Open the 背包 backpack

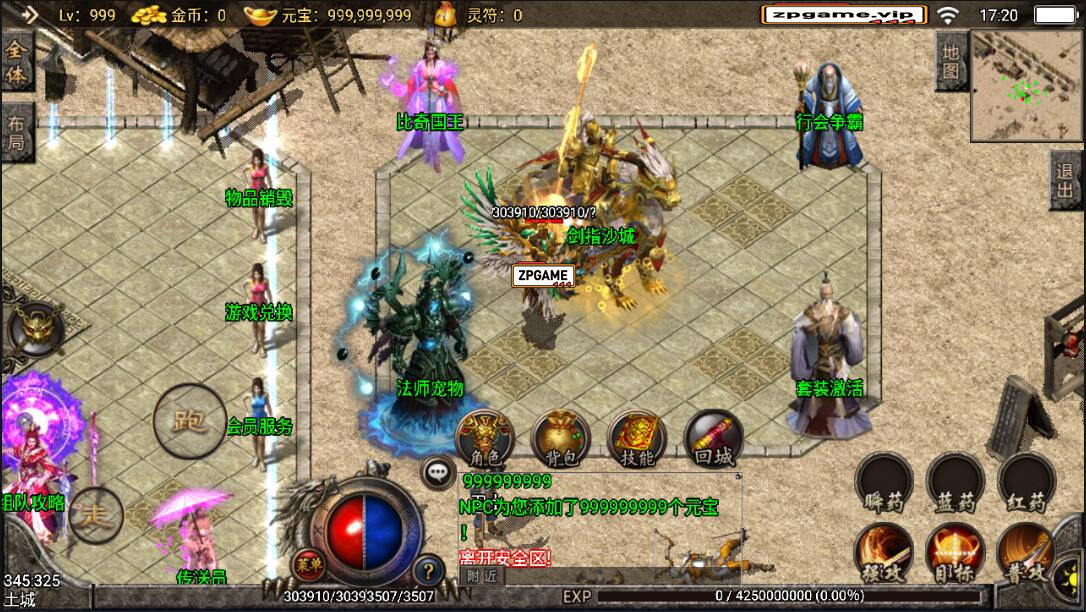pos(561,438)
